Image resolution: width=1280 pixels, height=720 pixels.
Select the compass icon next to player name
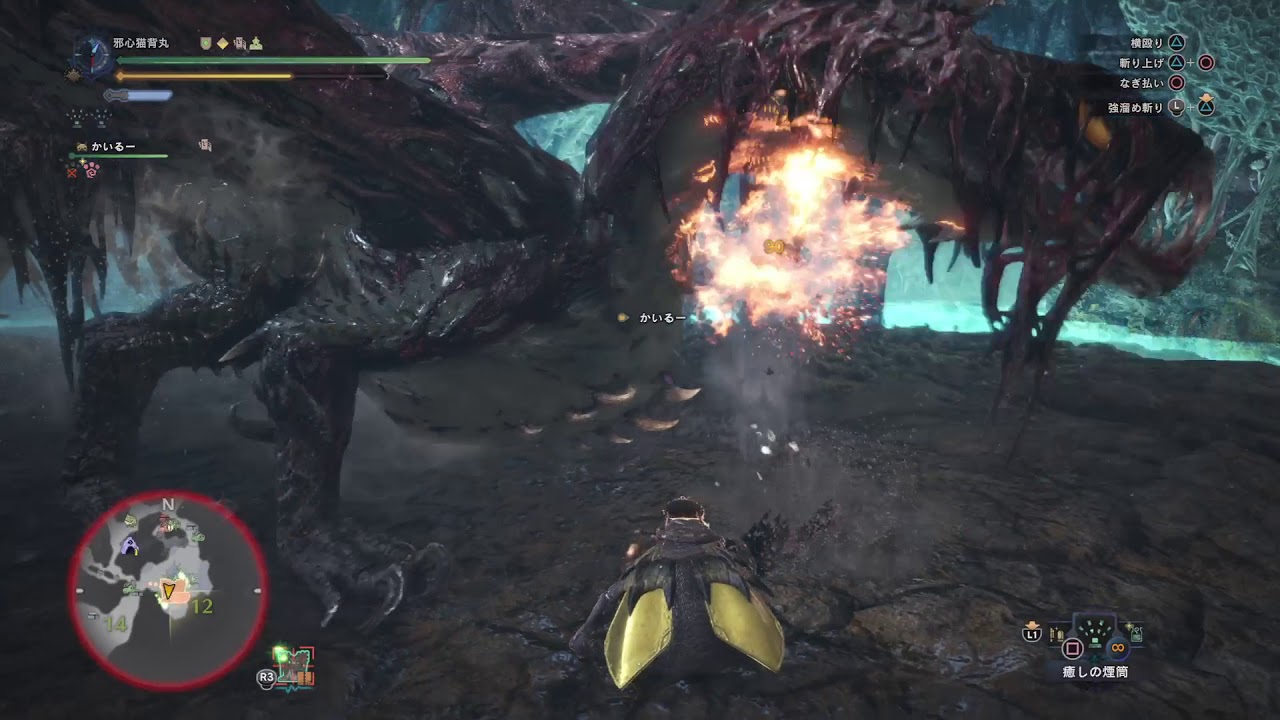(91, 56)
